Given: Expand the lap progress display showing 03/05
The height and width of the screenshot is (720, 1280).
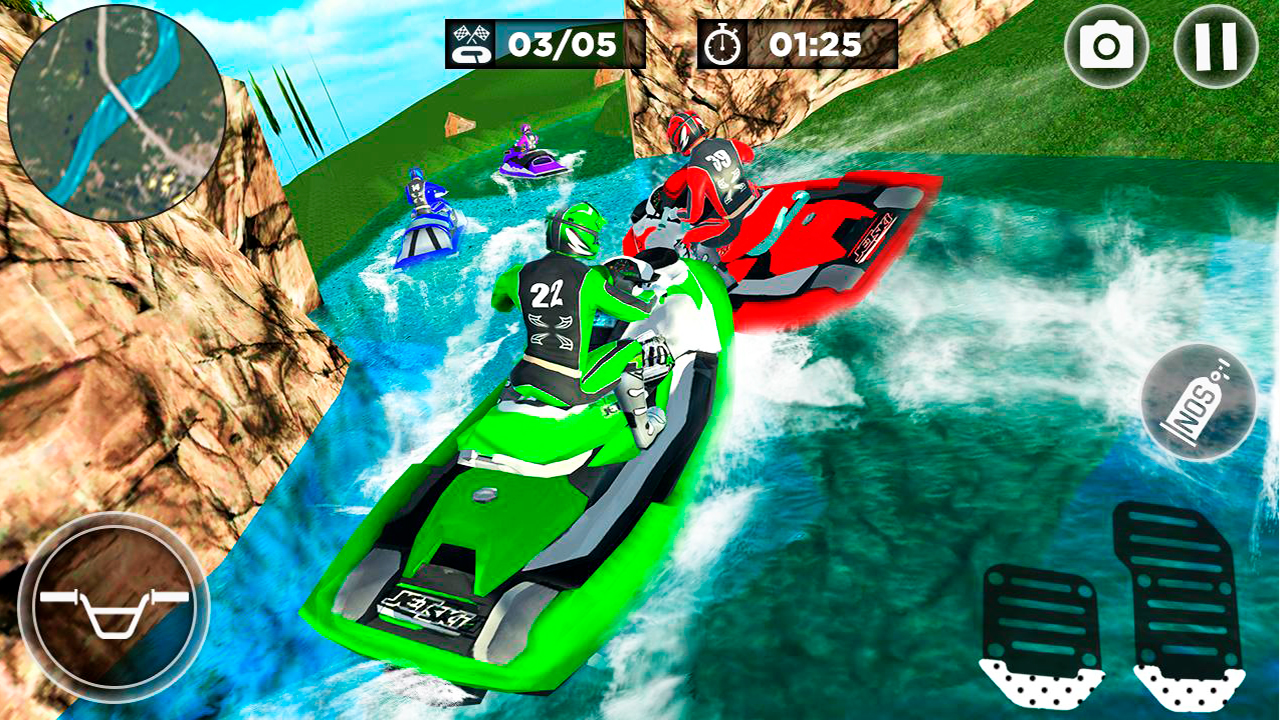Looking at the screenshot, I should 545,44.
